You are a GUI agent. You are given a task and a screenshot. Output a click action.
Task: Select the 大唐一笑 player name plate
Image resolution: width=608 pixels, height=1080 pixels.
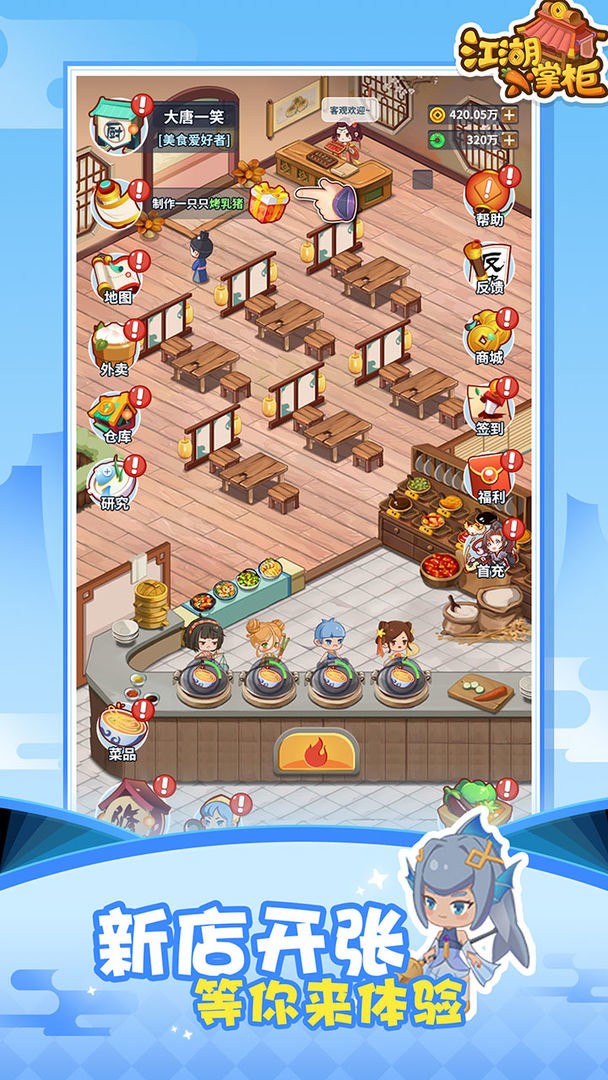194,117
